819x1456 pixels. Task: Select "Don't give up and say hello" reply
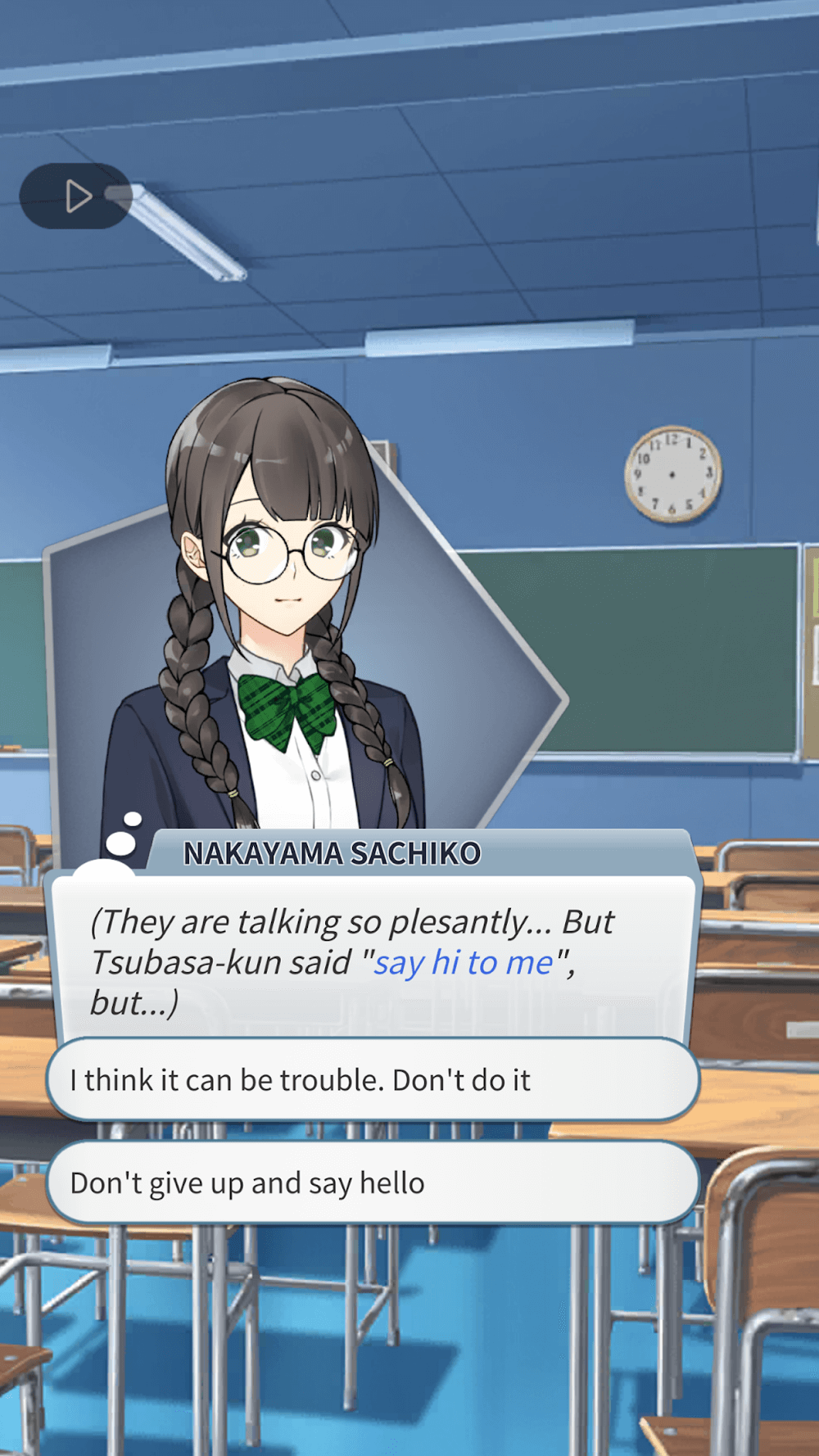(x=373, y=1183)
